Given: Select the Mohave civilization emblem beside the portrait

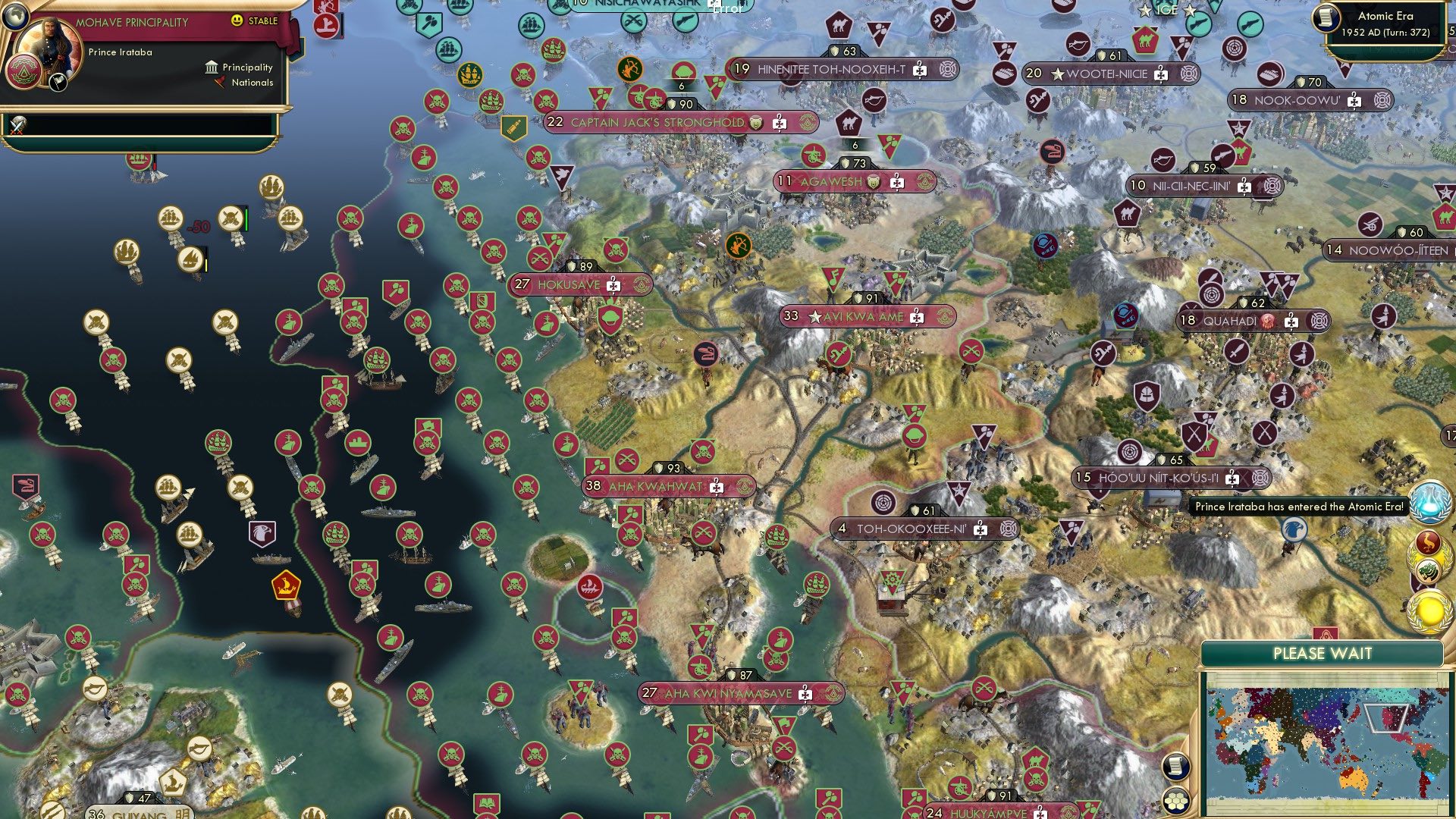Looking at the screenshot, I should click(24, 71).
